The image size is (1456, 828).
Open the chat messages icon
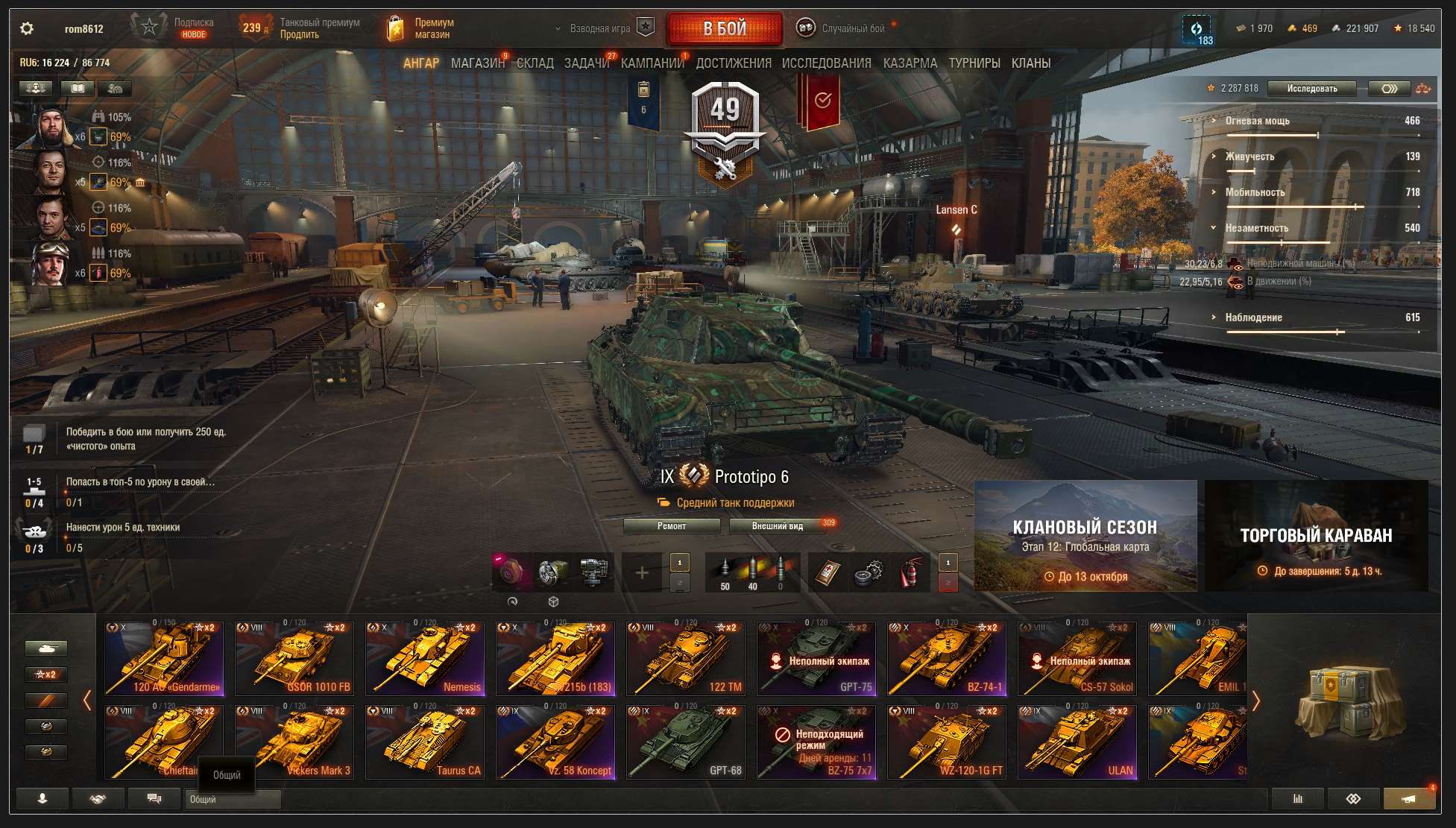154,798
